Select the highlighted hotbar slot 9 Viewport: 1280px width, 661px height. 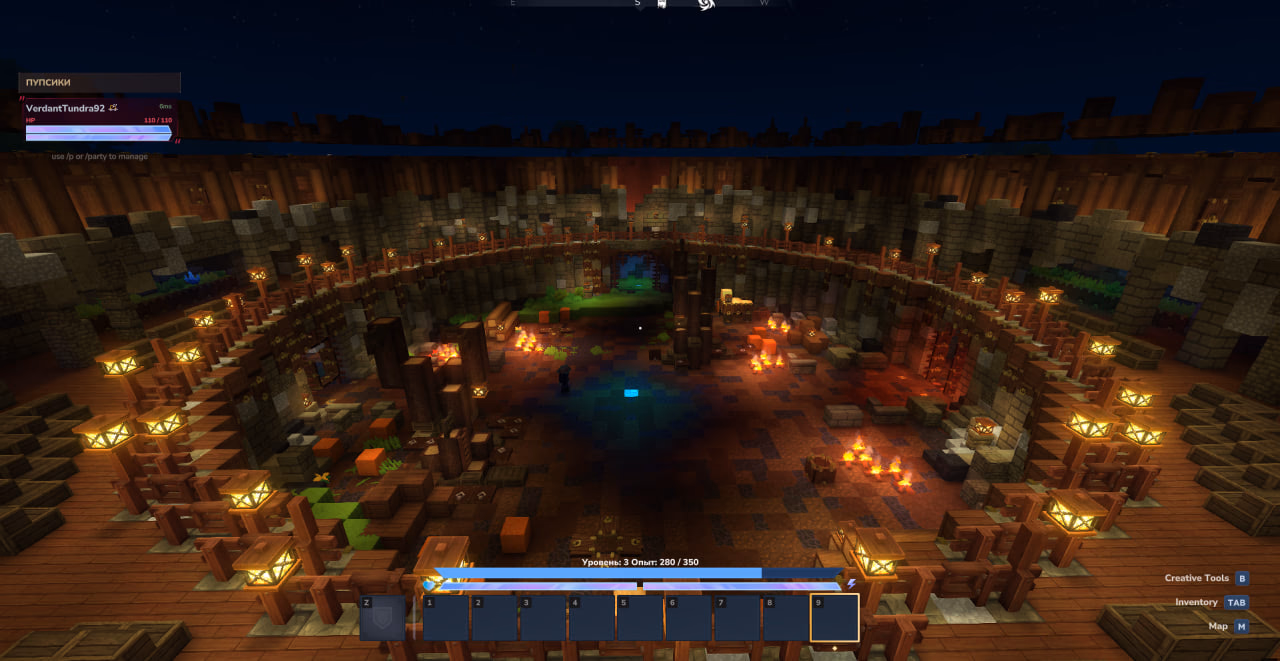(834, 618)
